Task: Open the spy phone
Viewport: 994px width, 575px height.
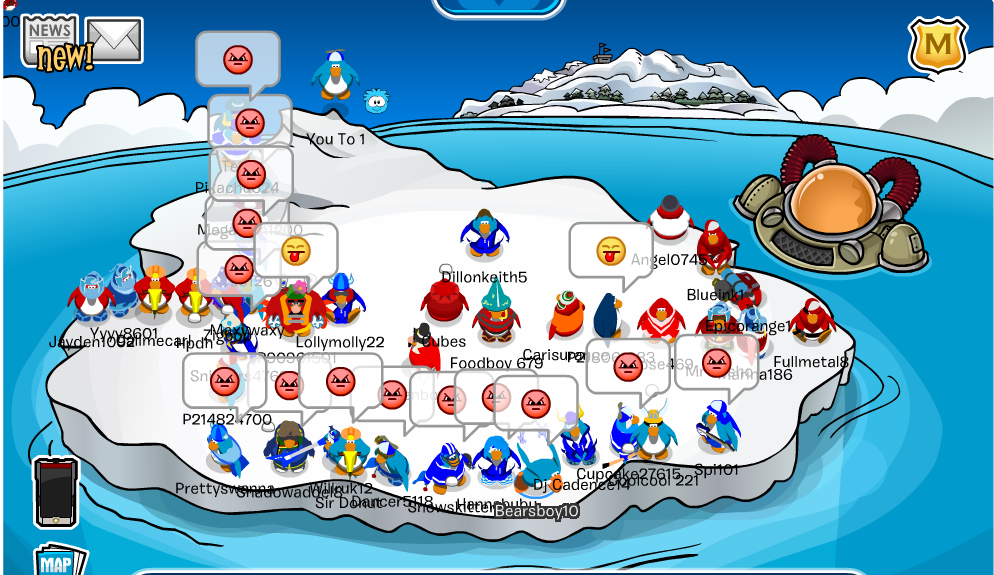Action: pos(55,492)
